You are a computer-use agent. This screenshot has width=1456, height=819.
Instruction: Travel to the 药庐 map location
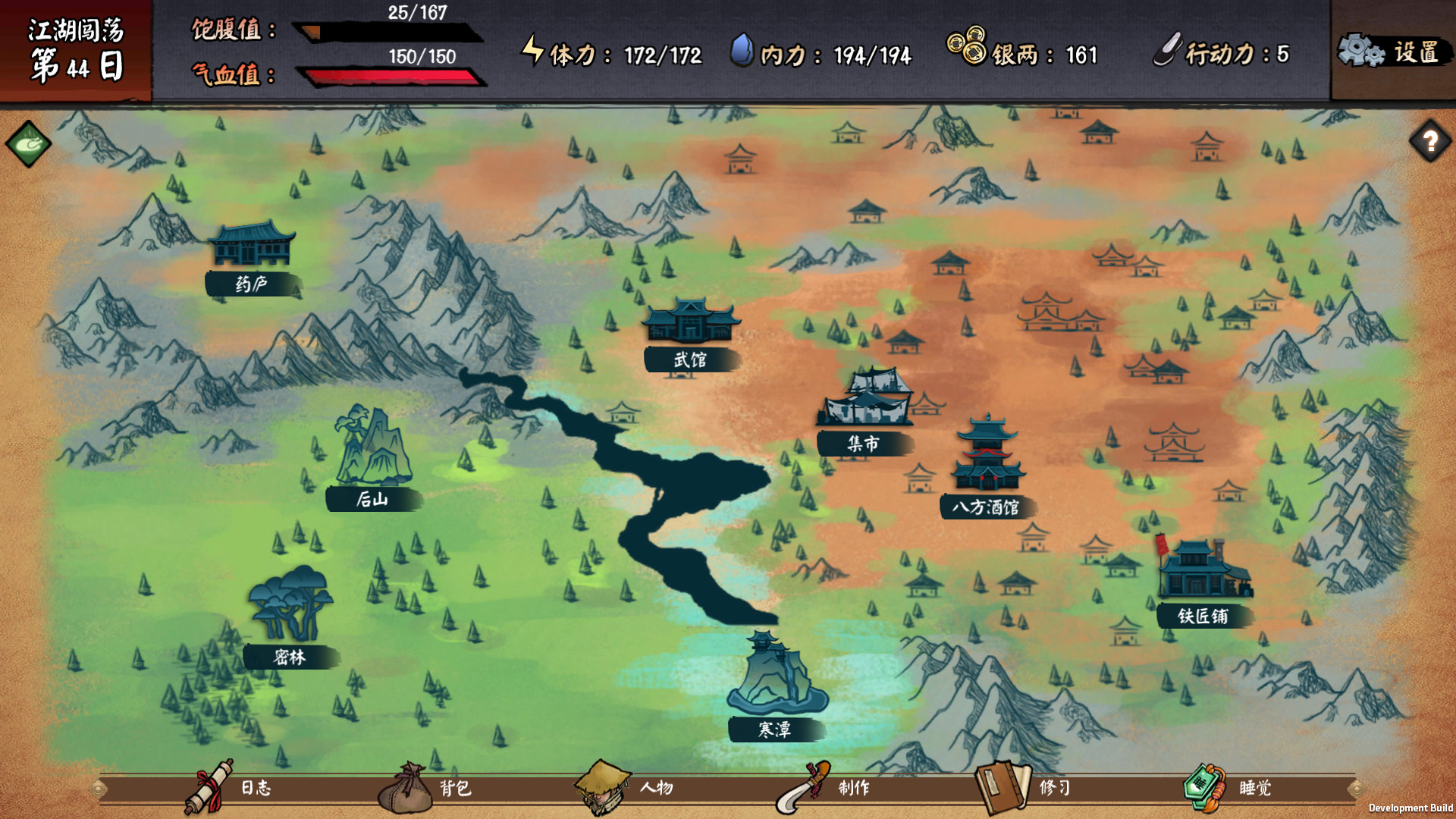click(252, 258)
